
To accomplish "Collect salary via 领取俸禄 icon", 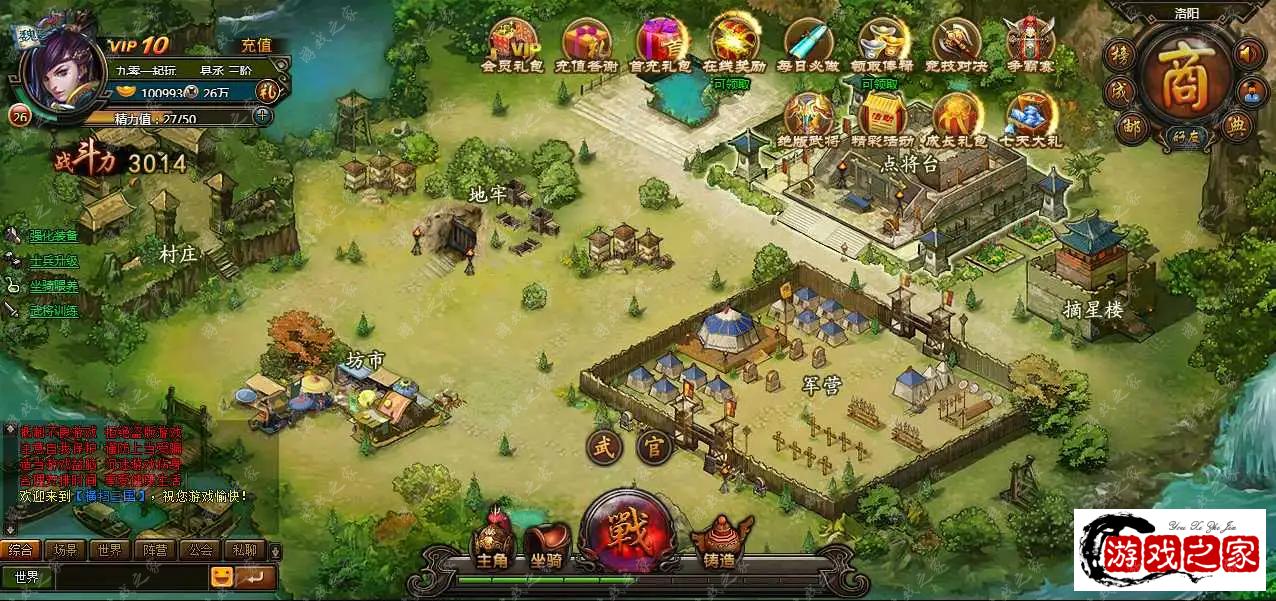I will click(883, 42).
